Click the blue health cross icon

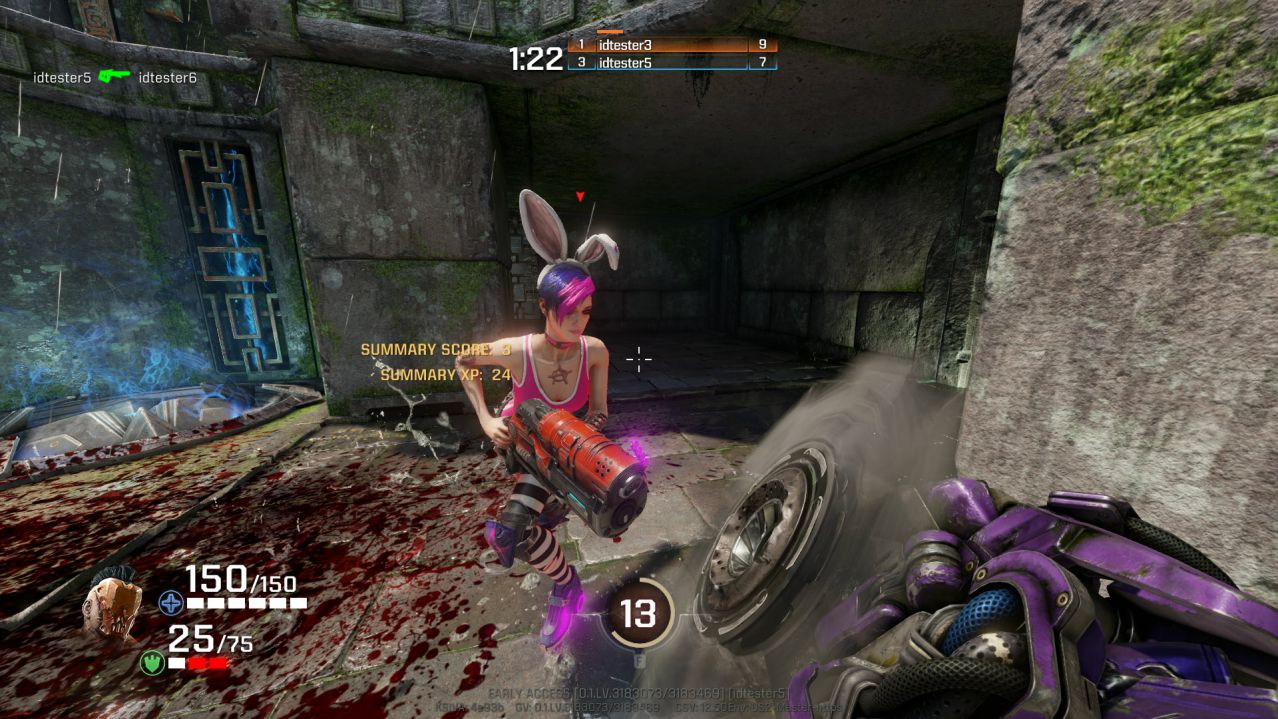(x=170, y=603)
